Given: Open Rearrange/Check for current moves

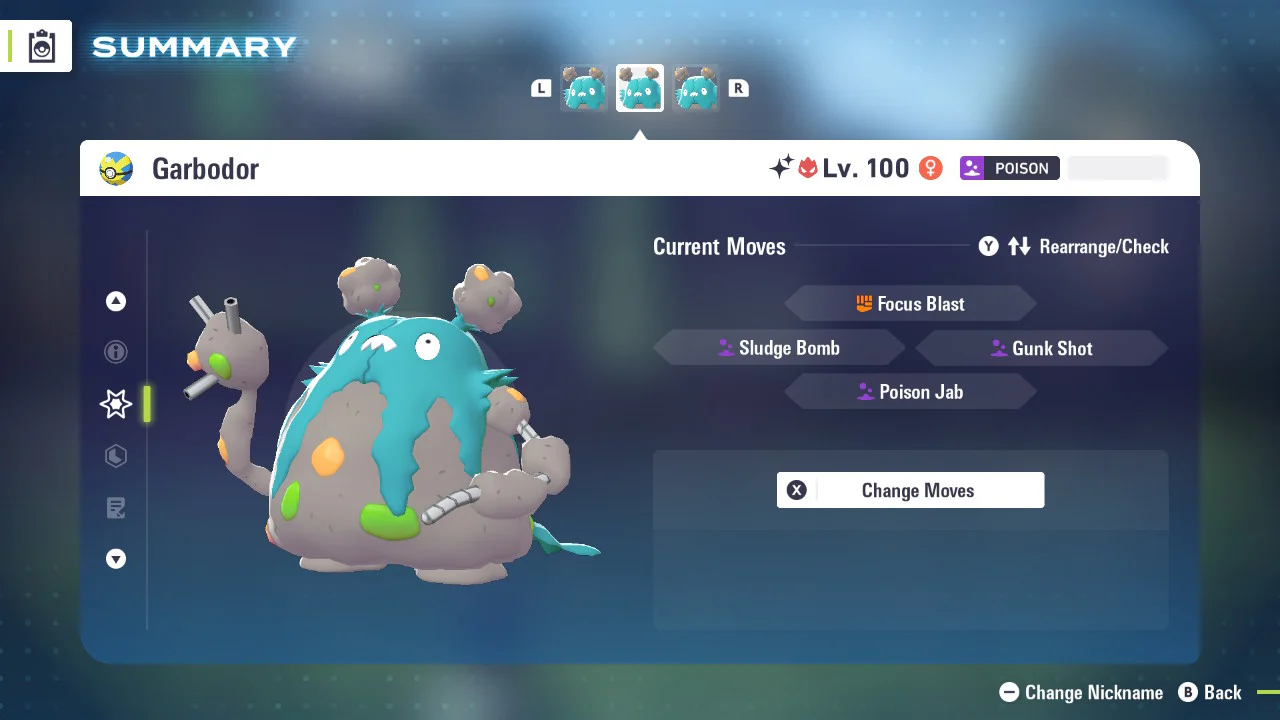Looking at the screenshot, I should pyautogui.click(x=1074, y=246).
